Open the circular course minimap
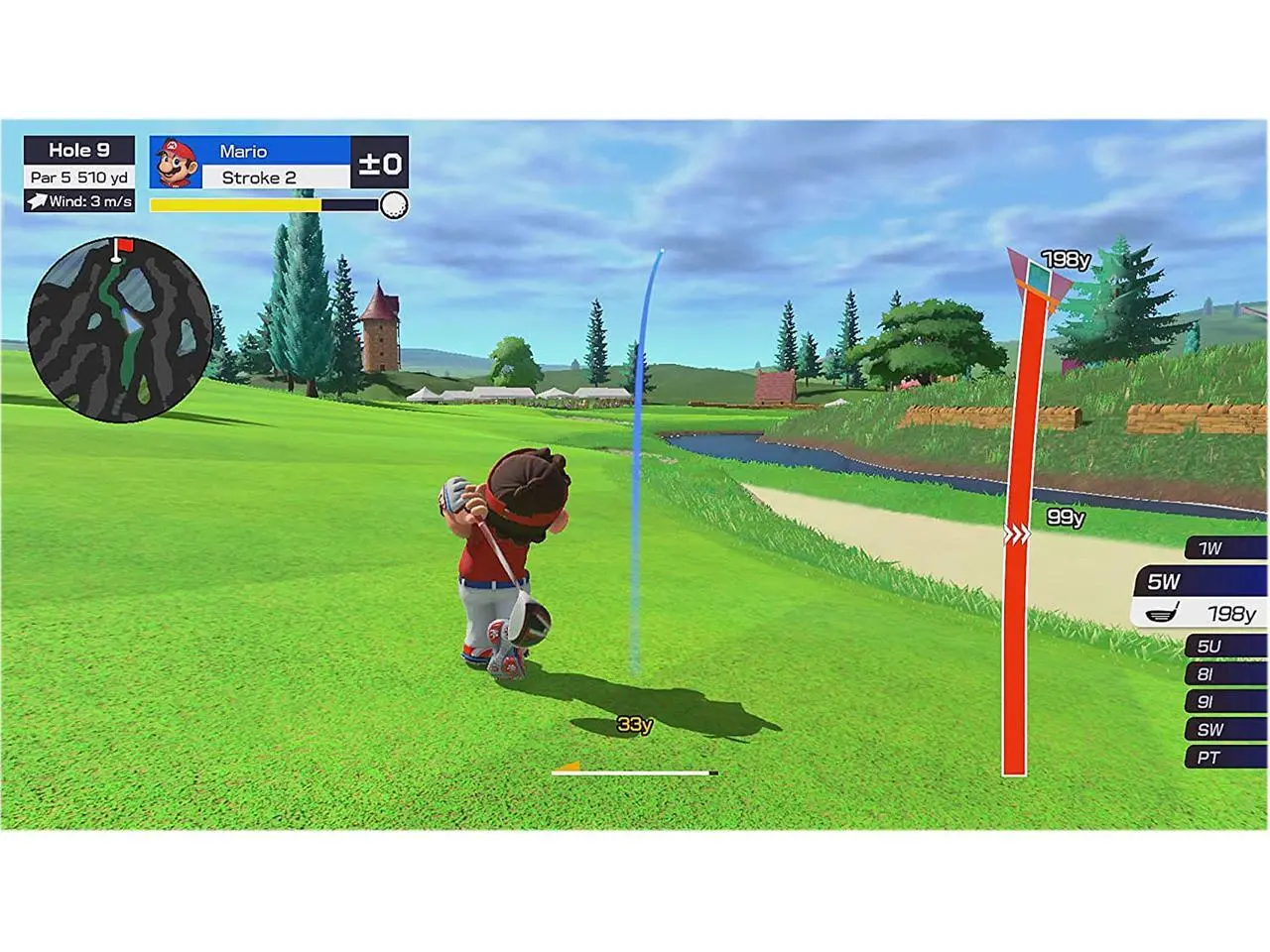The image size is (1270, 952). click(x=119, y=329)
